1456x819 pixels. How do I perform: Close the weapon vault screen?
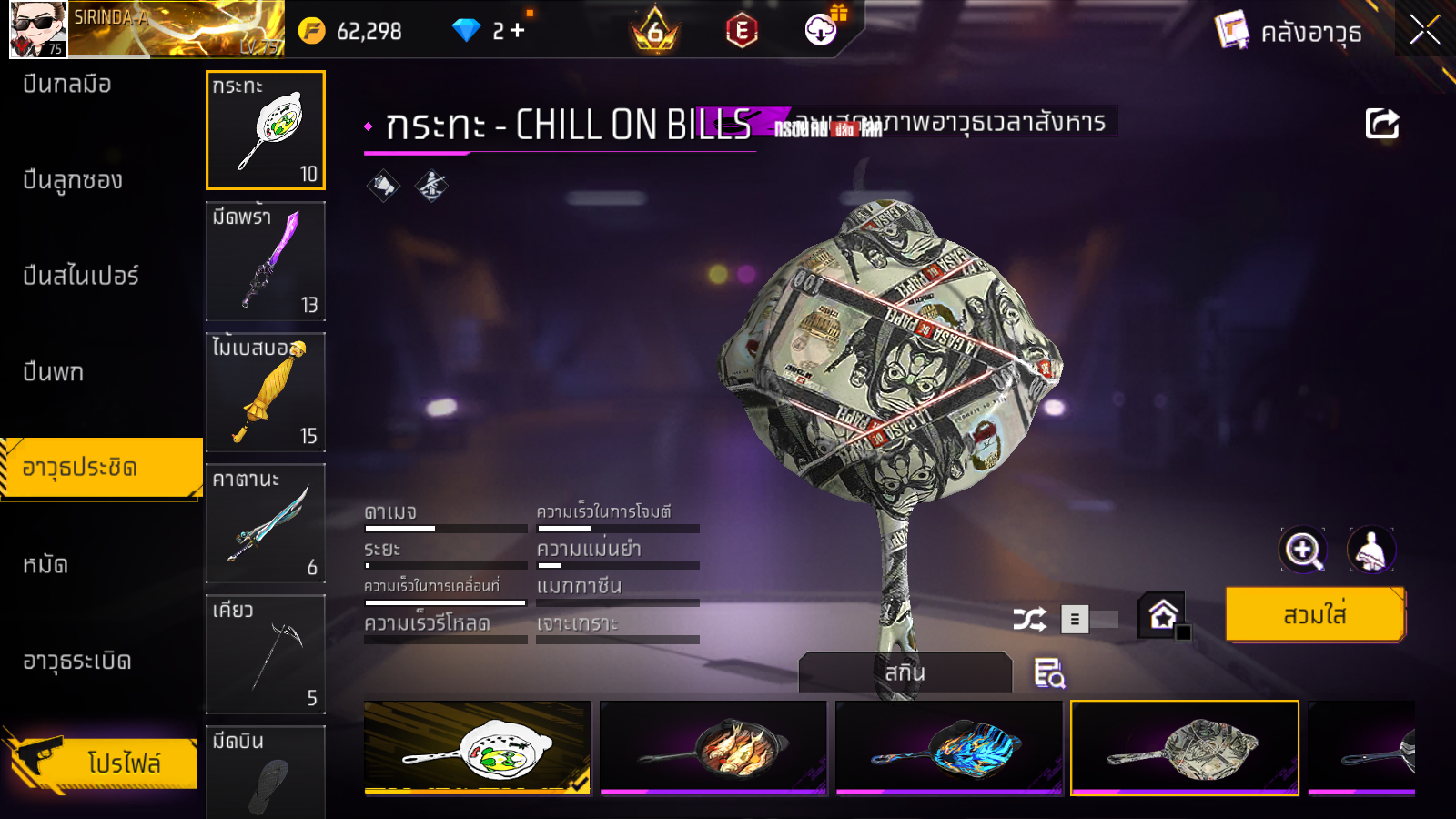[1424, 31]
